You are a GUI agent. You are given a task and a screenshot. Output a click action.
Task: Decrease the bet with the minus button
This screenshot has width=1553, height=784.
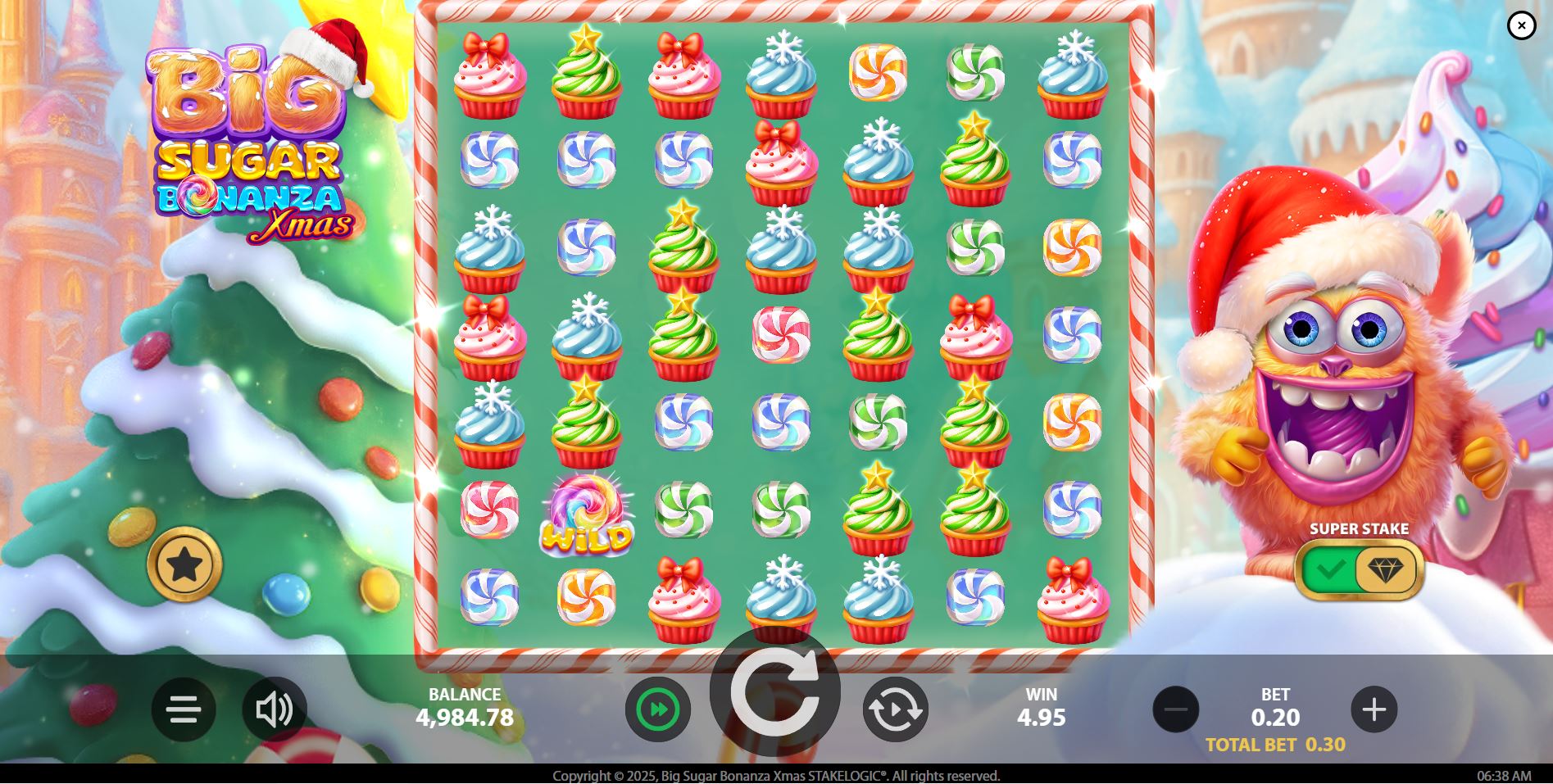(1177, 710)
